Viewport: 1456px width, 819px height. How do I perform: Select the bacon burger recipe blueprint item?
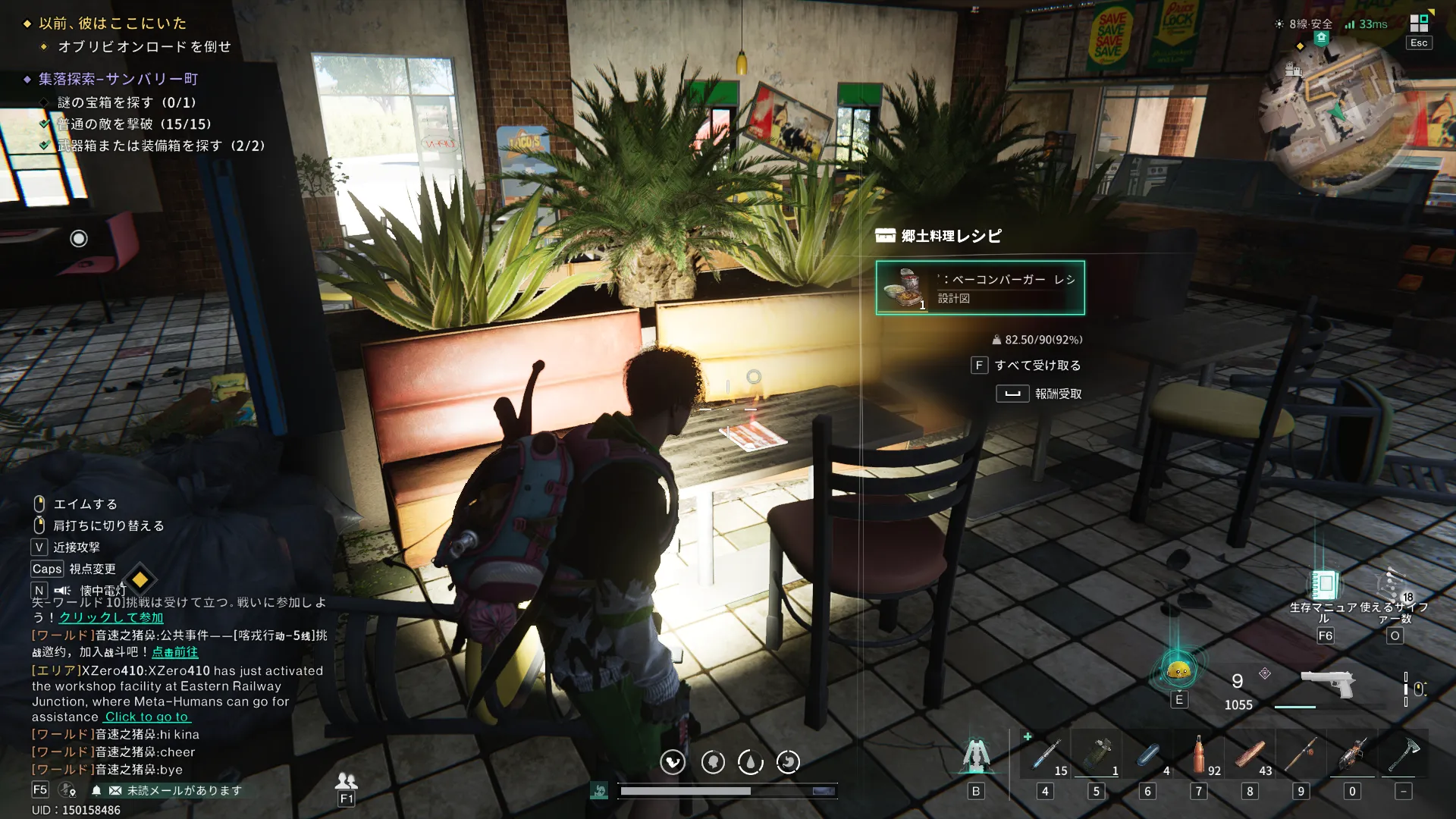click(x=980, y=288)
